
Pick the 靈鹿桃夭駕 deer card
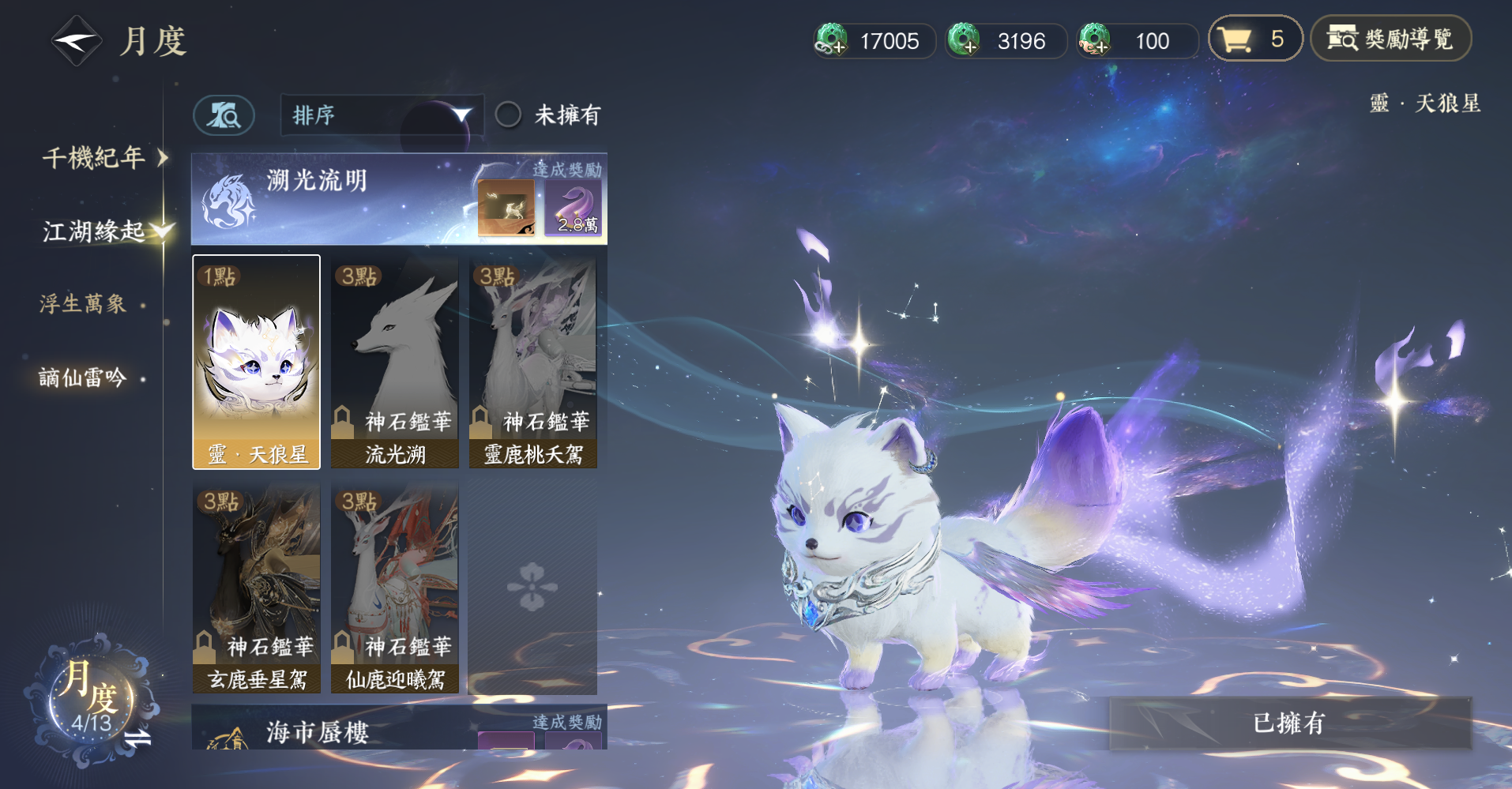point(533,362)
